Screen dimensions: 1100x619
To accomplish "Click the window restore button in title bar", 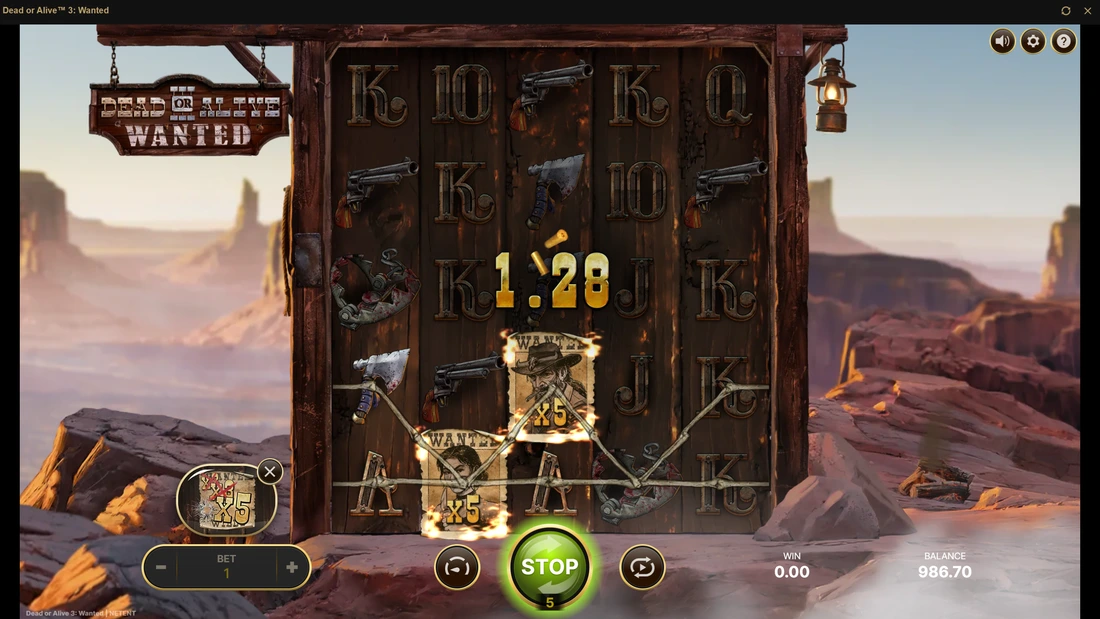I will point(1066,11).
